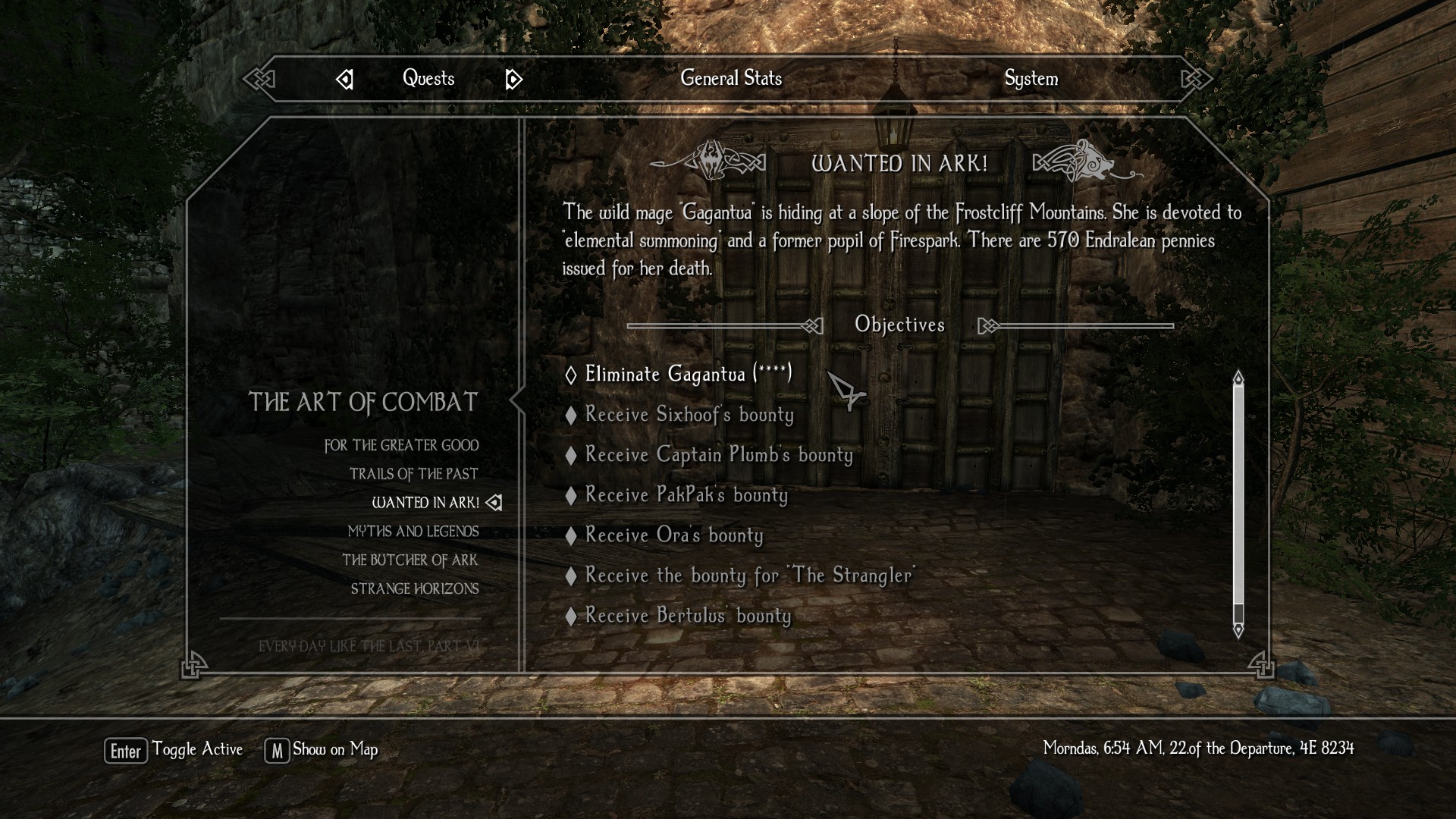Select For the Greater Good quest

pyautogui.click(x=401, y=446)
